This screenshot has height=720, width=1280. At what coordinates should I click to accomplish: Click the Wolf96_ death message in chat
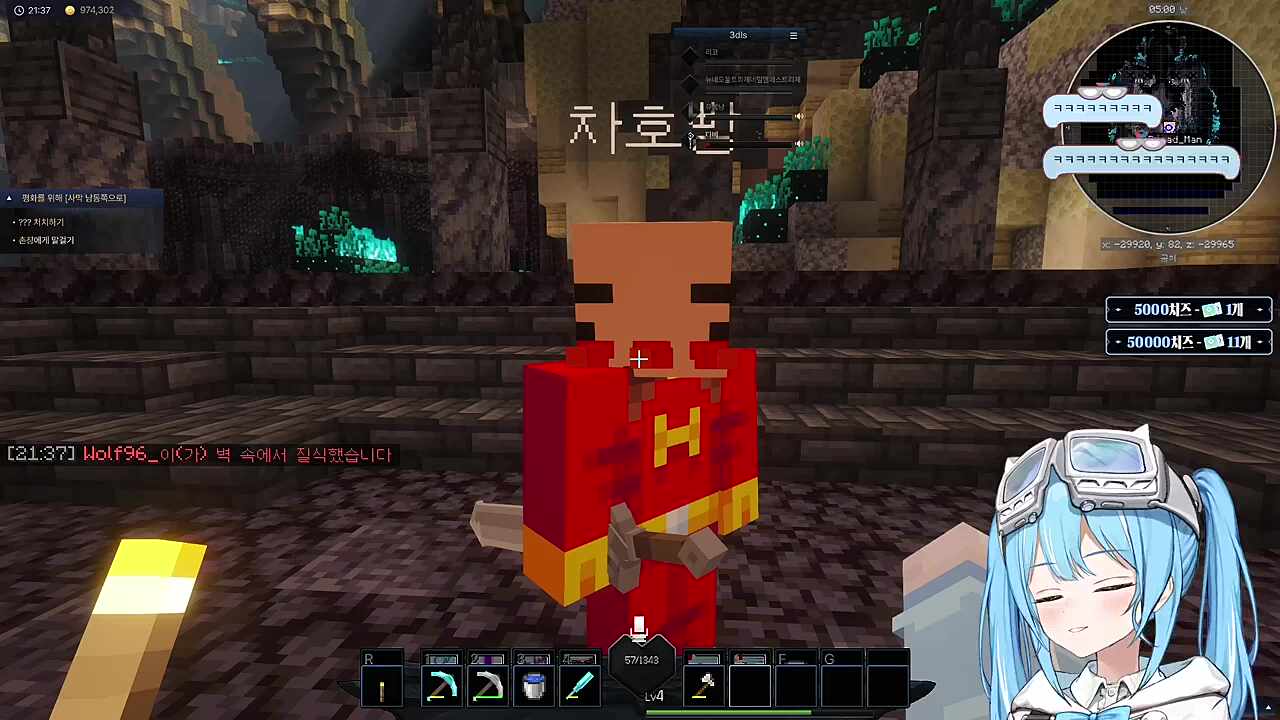point(198,454)
